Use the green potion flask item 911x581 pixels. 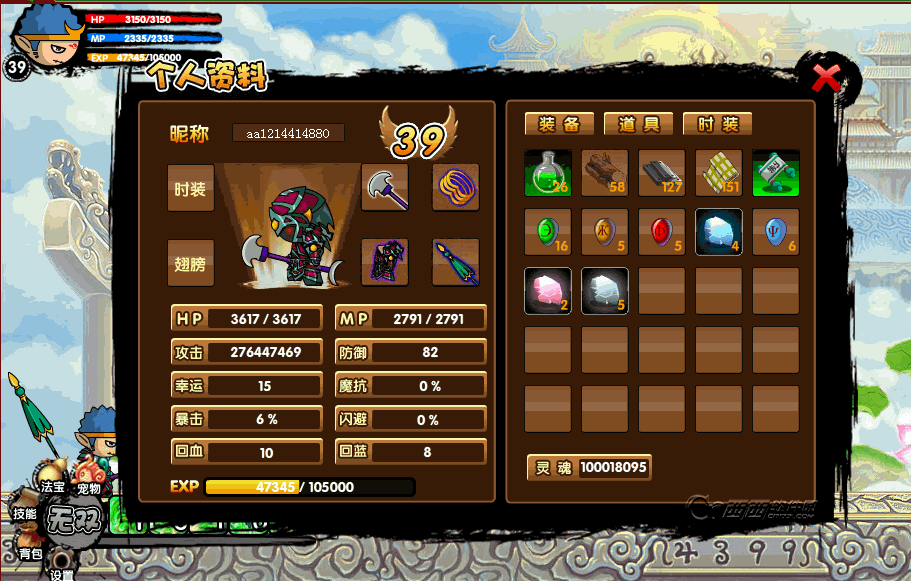(548, 173)
